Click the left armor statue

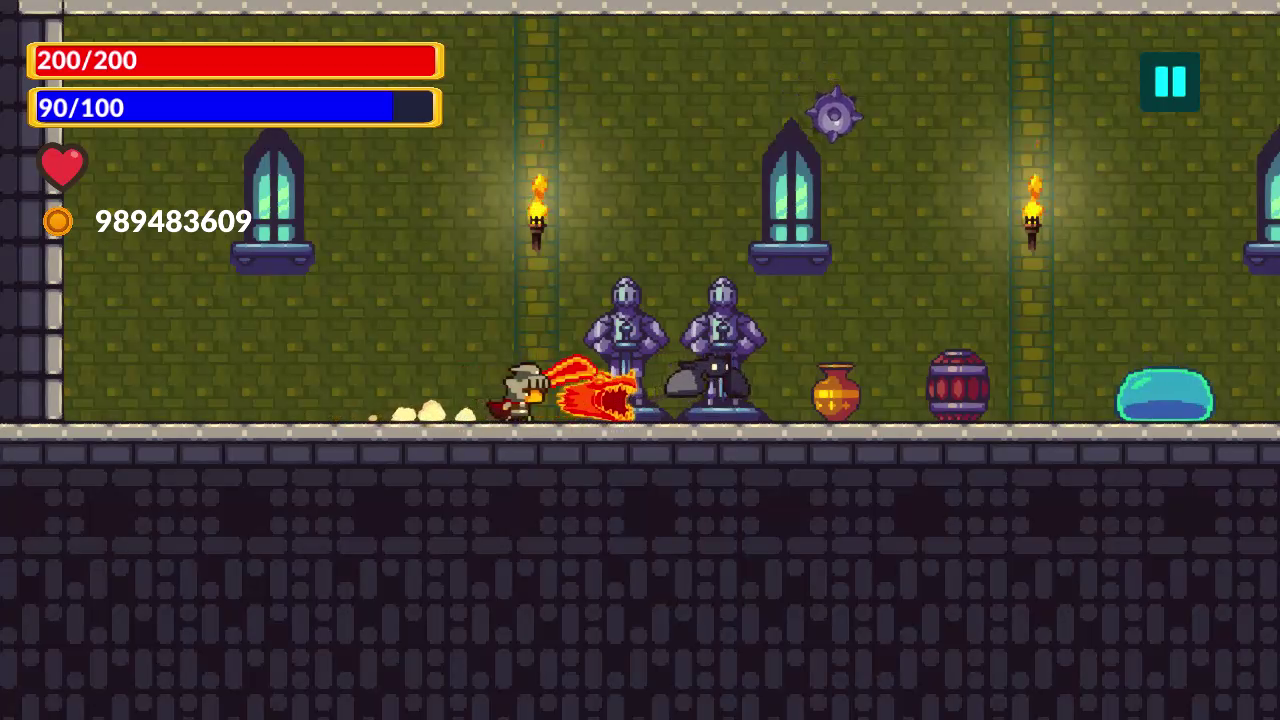[627, 330]
